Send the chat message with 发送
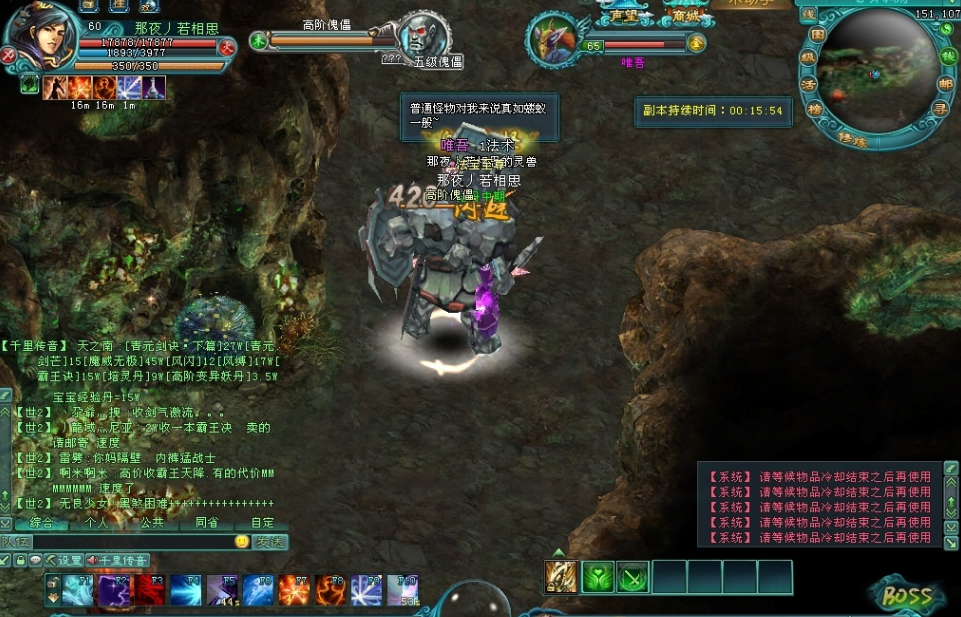 pos(270,541)
